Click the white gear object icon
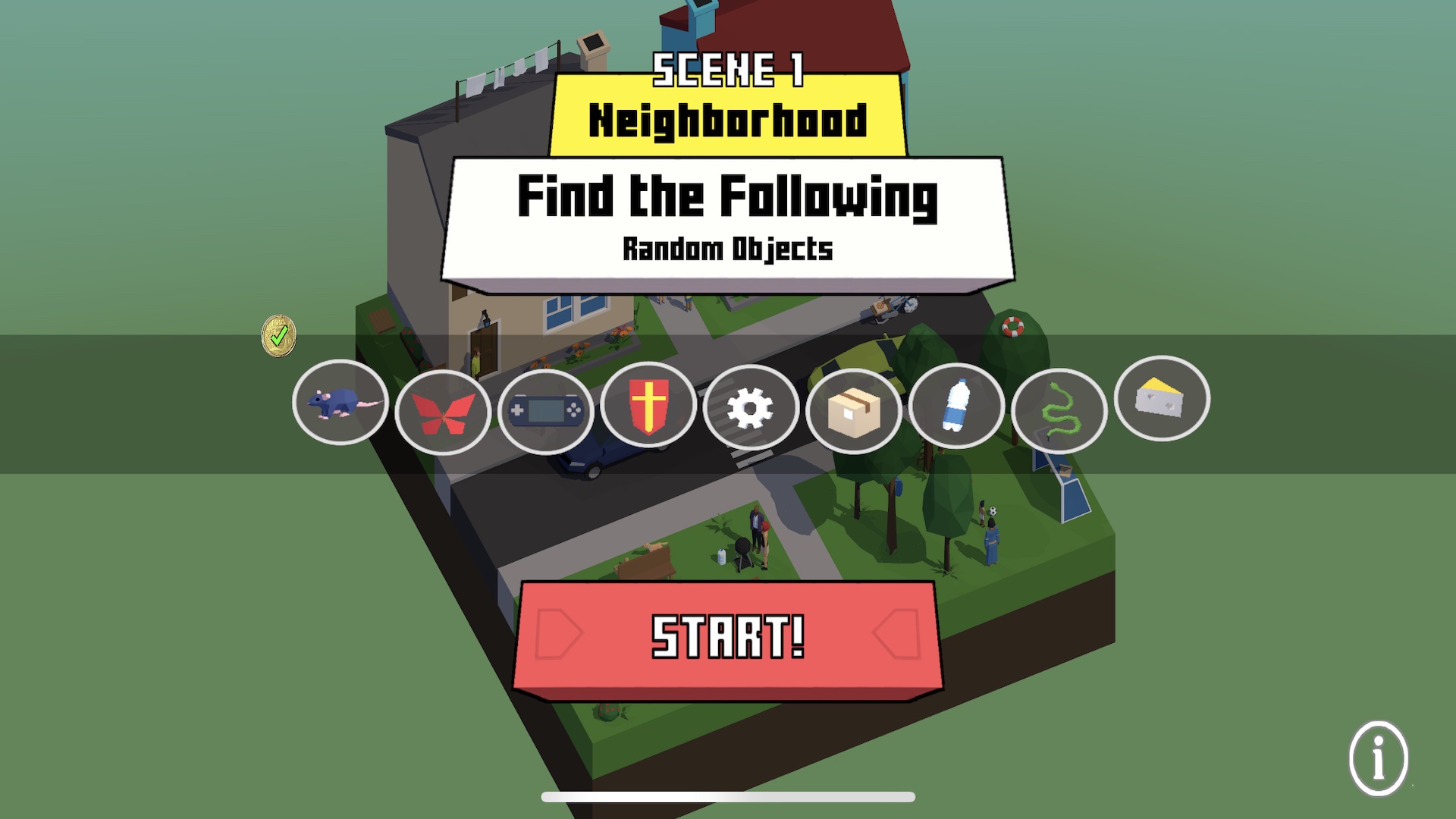The width and height of the screenshot is (1456, 819). (x=751, y=408)
